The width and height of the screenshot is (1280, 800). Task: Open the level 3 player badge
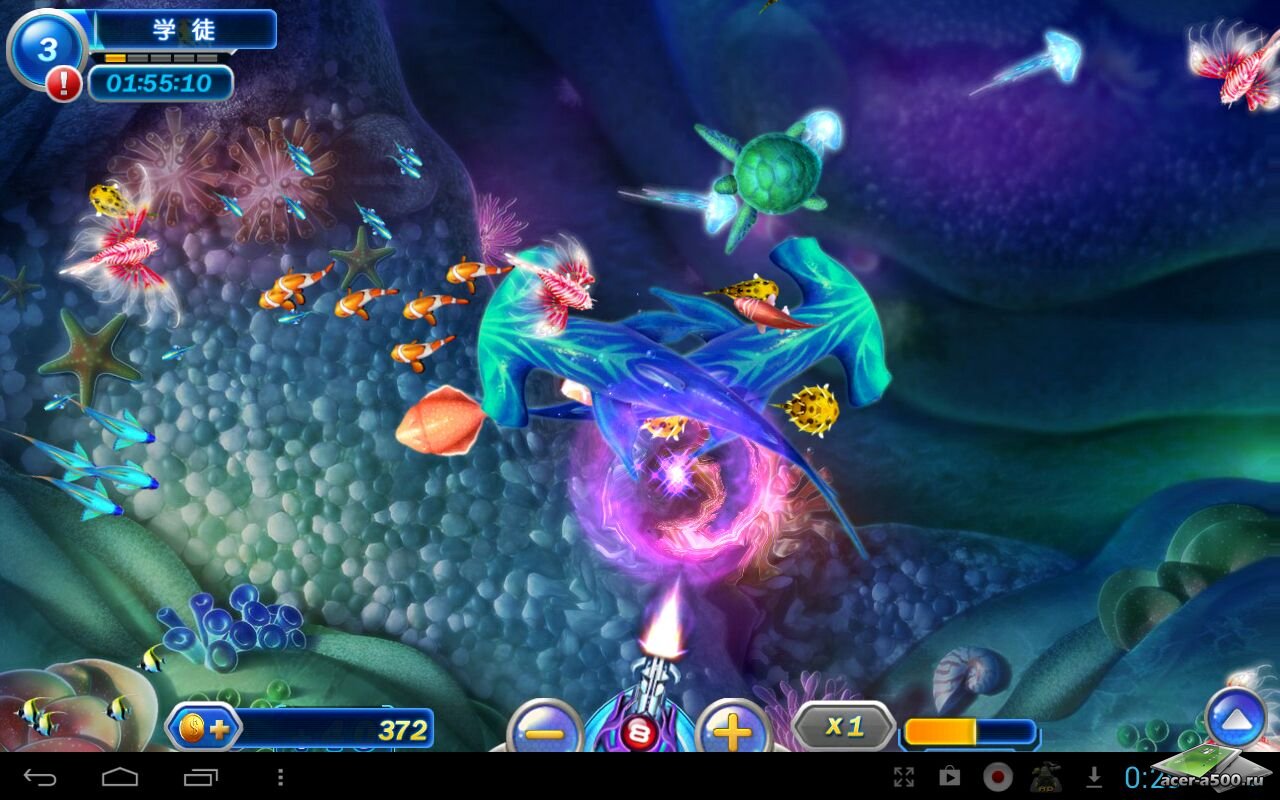tap(45, 48)
